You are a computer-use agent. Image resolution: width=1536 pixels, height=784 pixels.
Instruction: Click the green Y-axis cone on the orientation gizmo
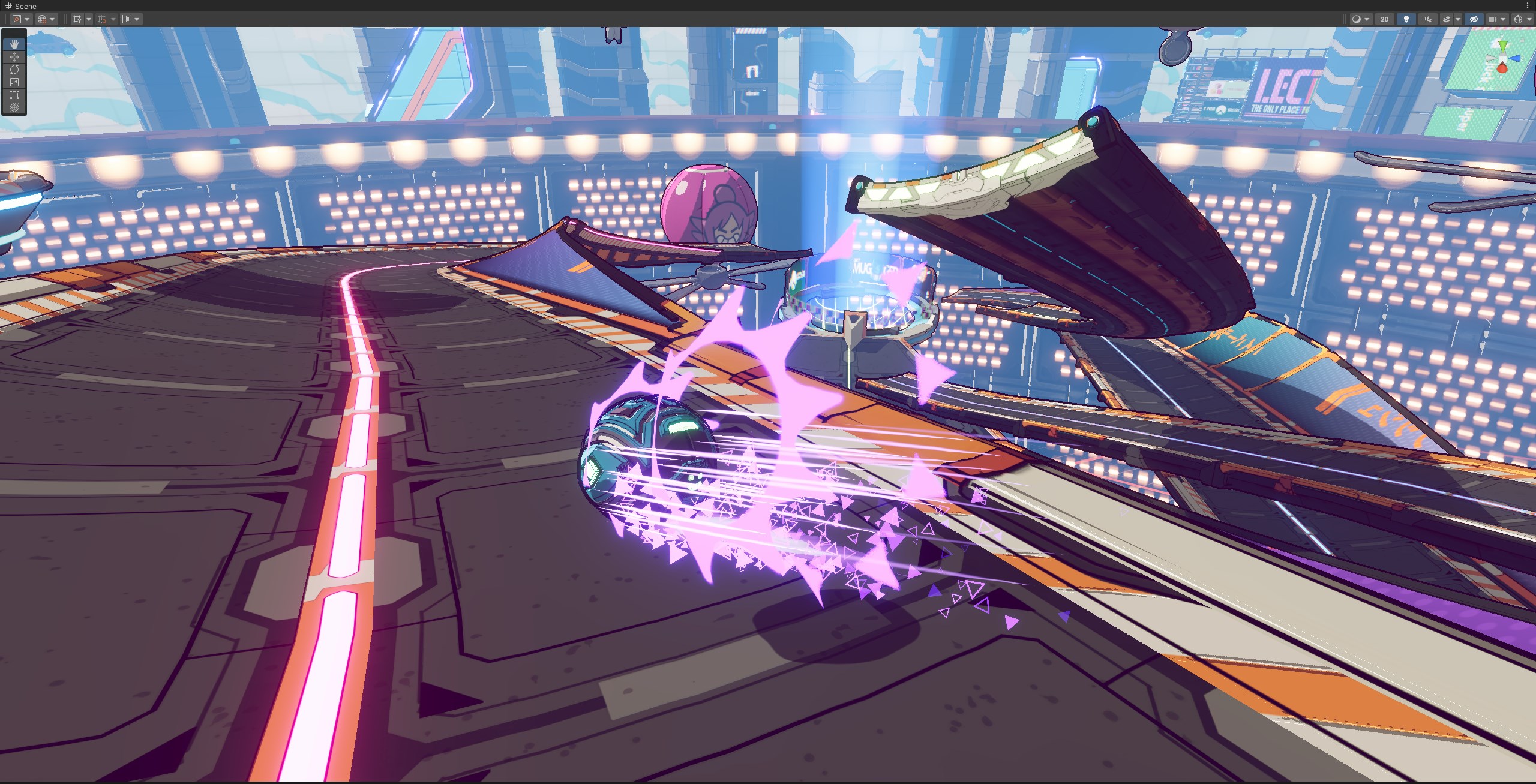tap(1502, 46)
